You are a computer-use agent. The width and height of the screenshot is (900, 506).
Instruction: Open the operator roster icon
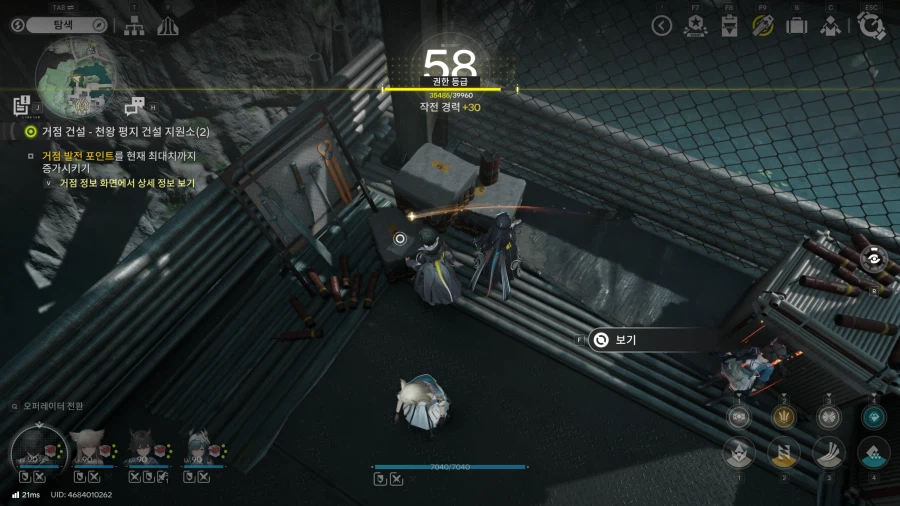(830, 26)
